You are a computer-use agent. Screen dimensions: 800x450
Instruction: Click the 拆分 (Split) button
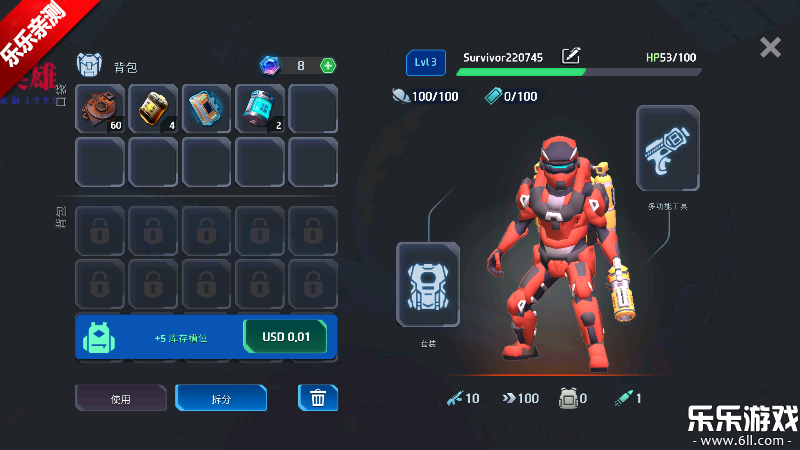click(221, 398)
